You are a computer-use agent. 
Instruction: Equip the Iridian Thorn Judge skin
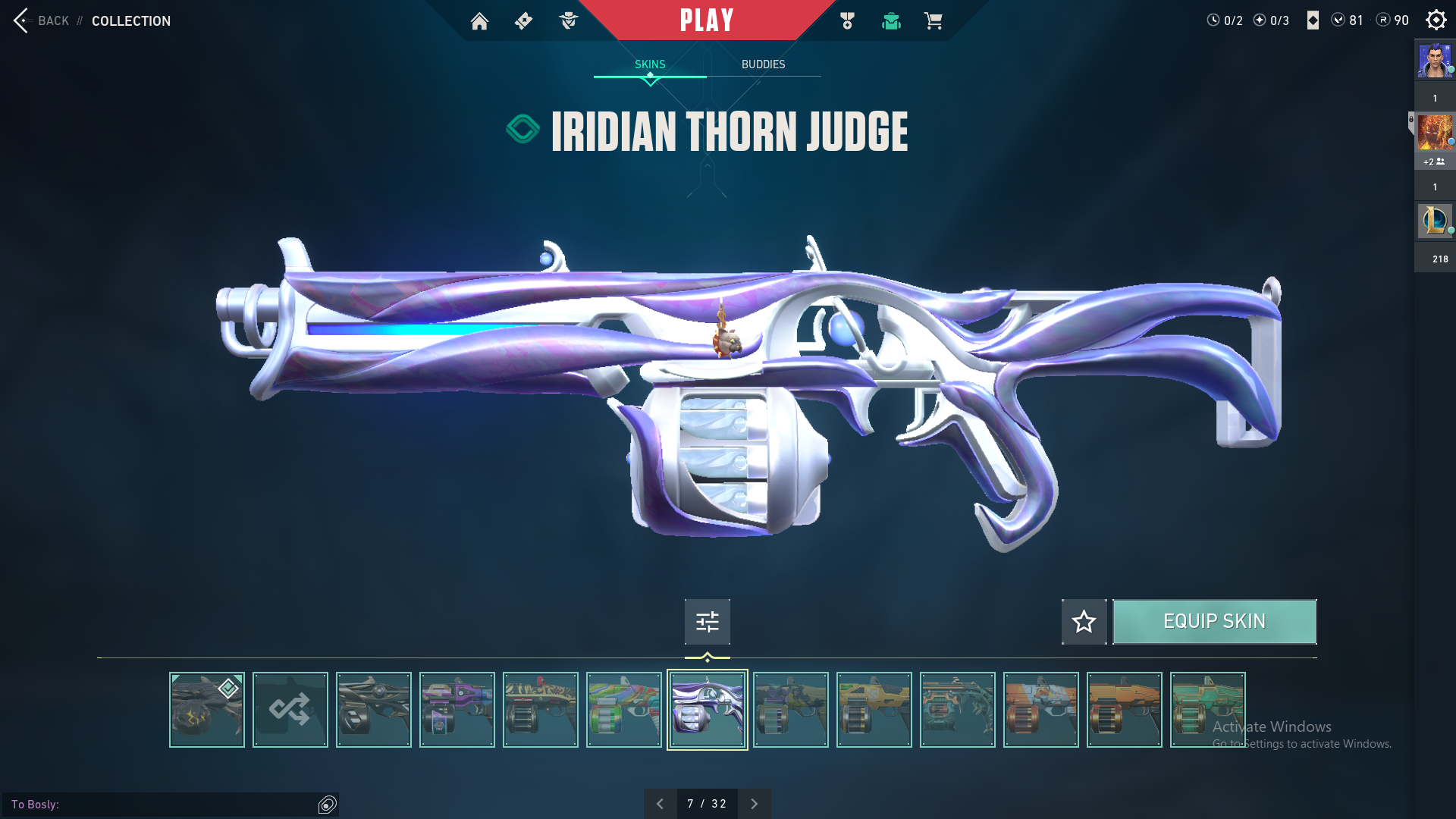1214,622
